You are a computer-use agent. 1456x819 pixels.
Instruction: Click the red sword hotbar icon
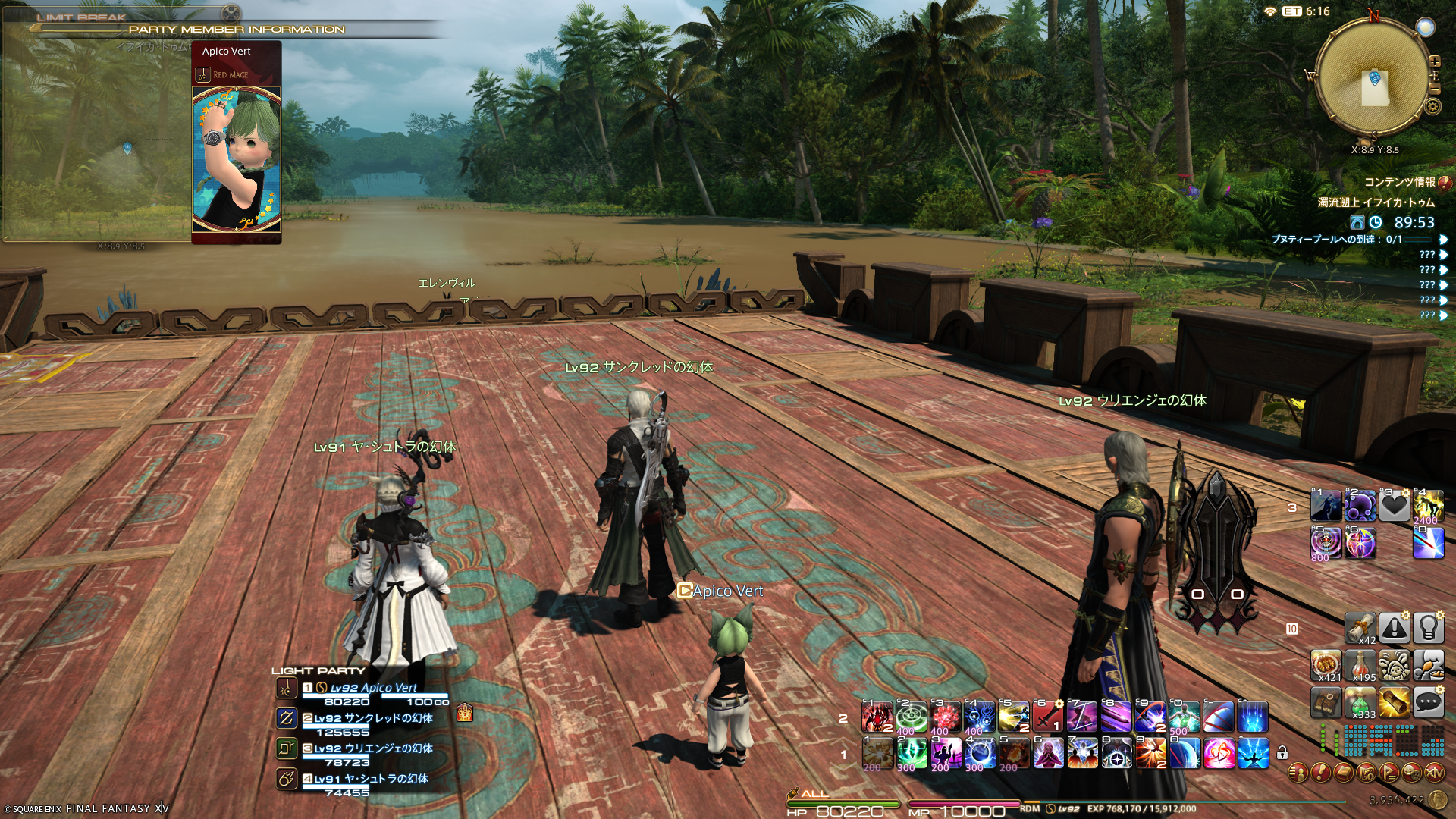coord(1048,717)
